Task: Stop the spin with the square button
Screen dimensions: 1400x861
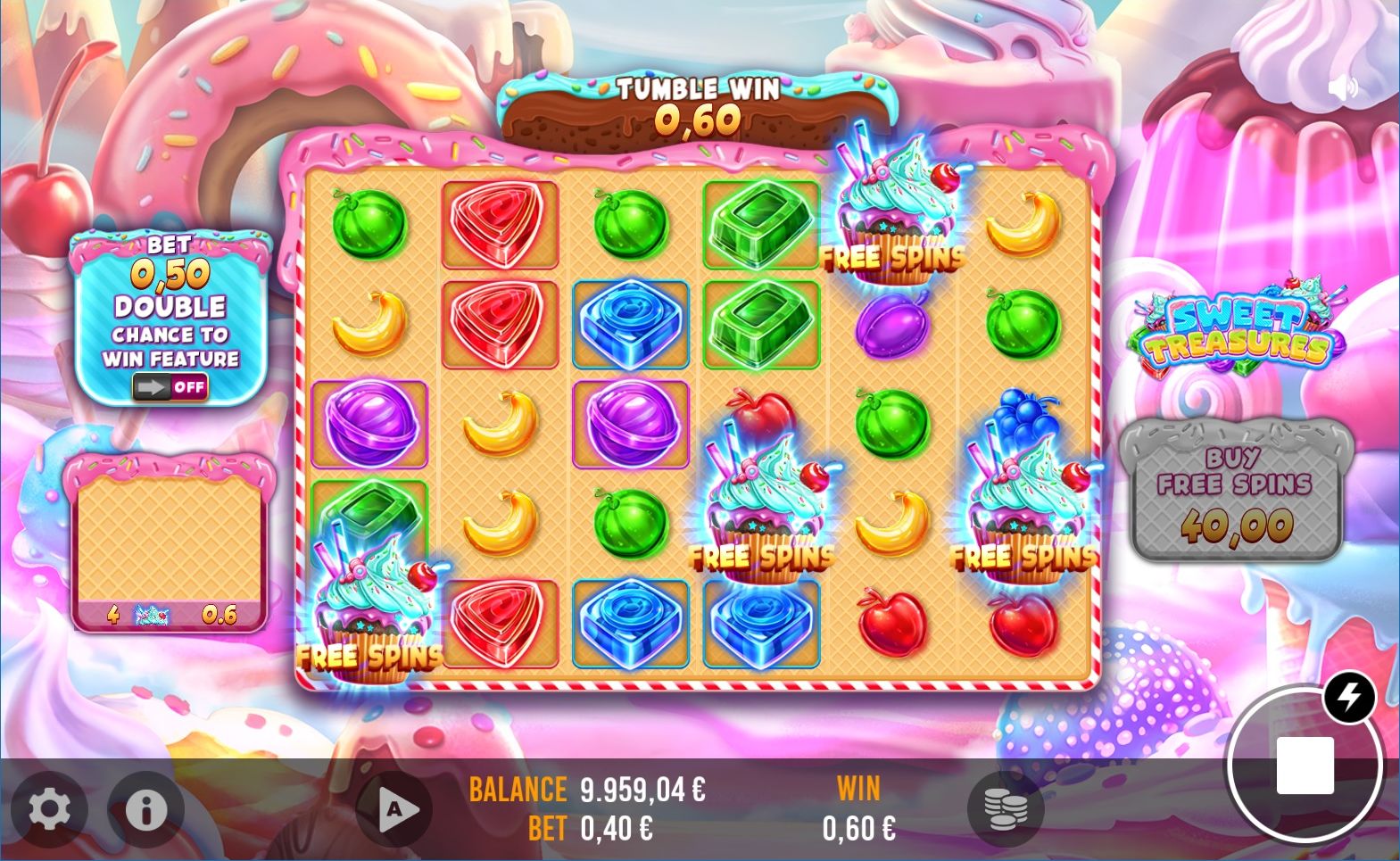Action: [x=1305, y=766]
